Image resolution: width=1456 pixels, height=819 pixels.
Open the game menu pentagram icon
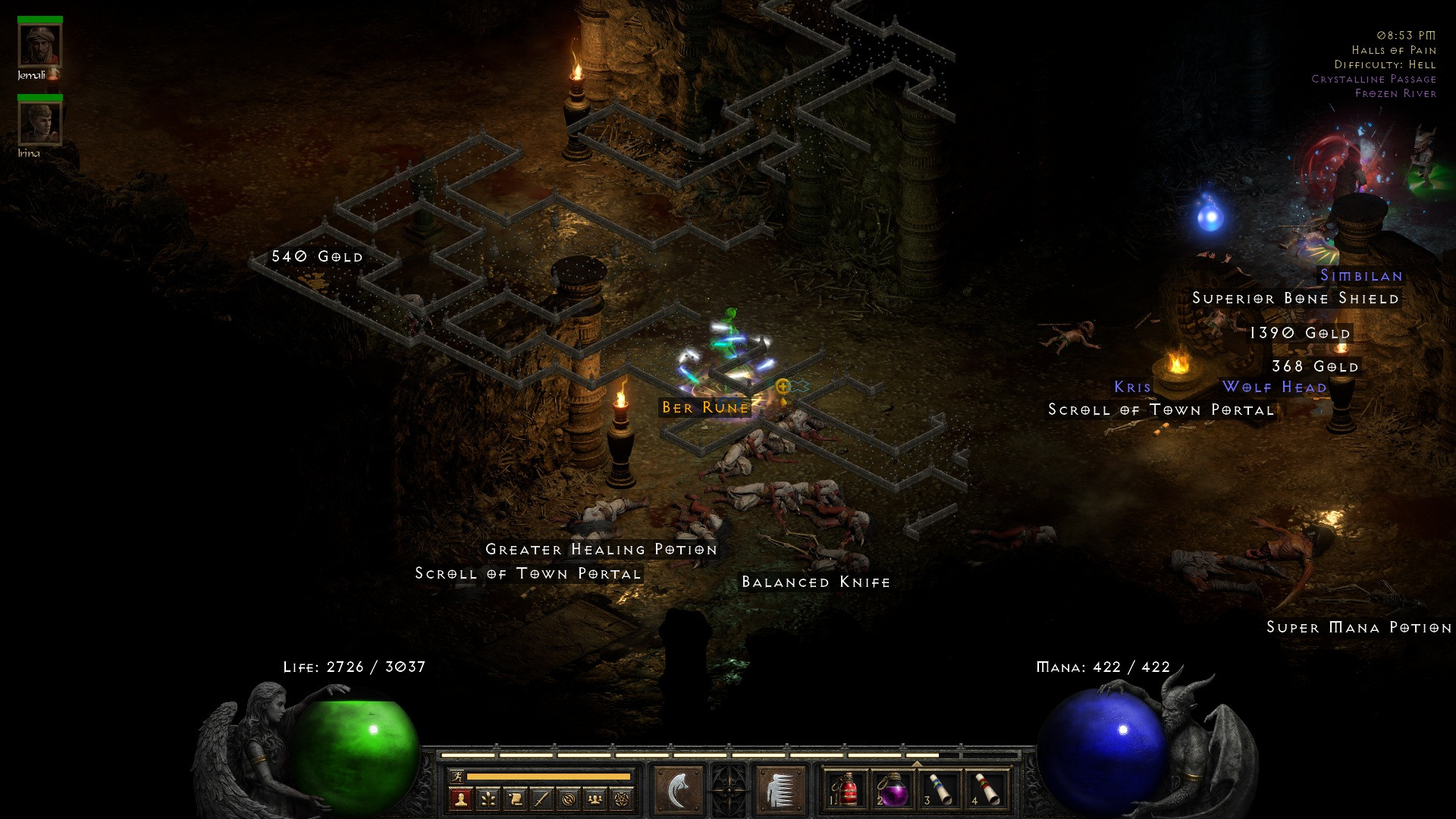tap(622, 799)
